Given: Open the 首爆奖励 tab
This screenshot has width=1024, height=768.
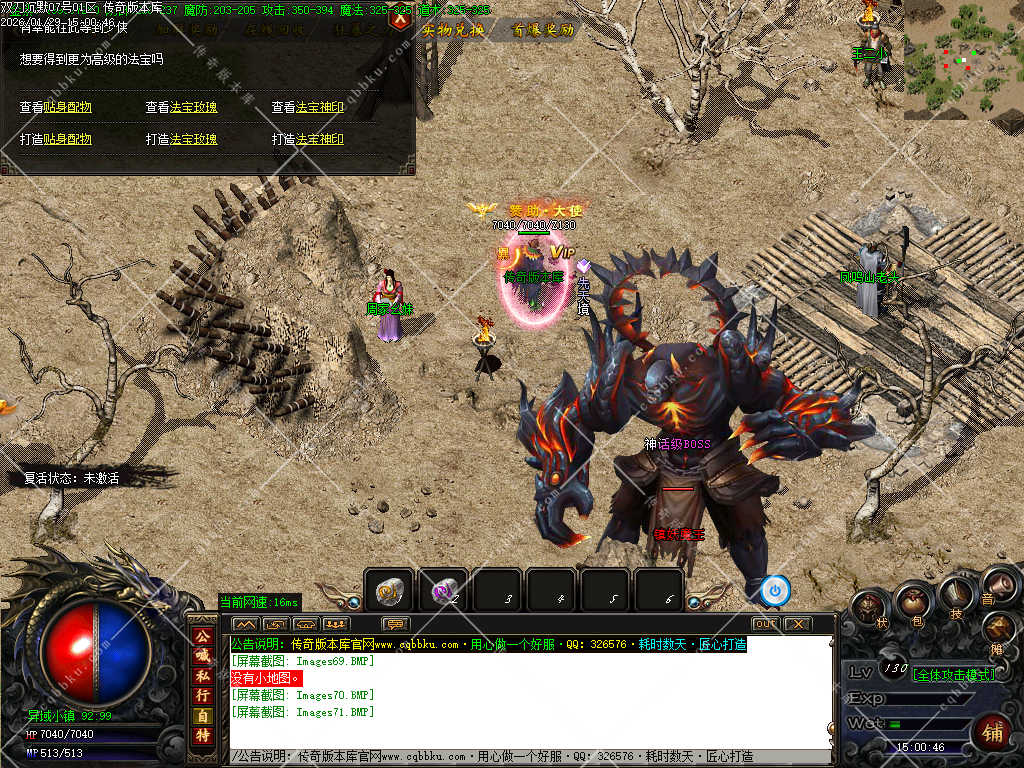Looking at the screenshot, I should tap(543, 30).
